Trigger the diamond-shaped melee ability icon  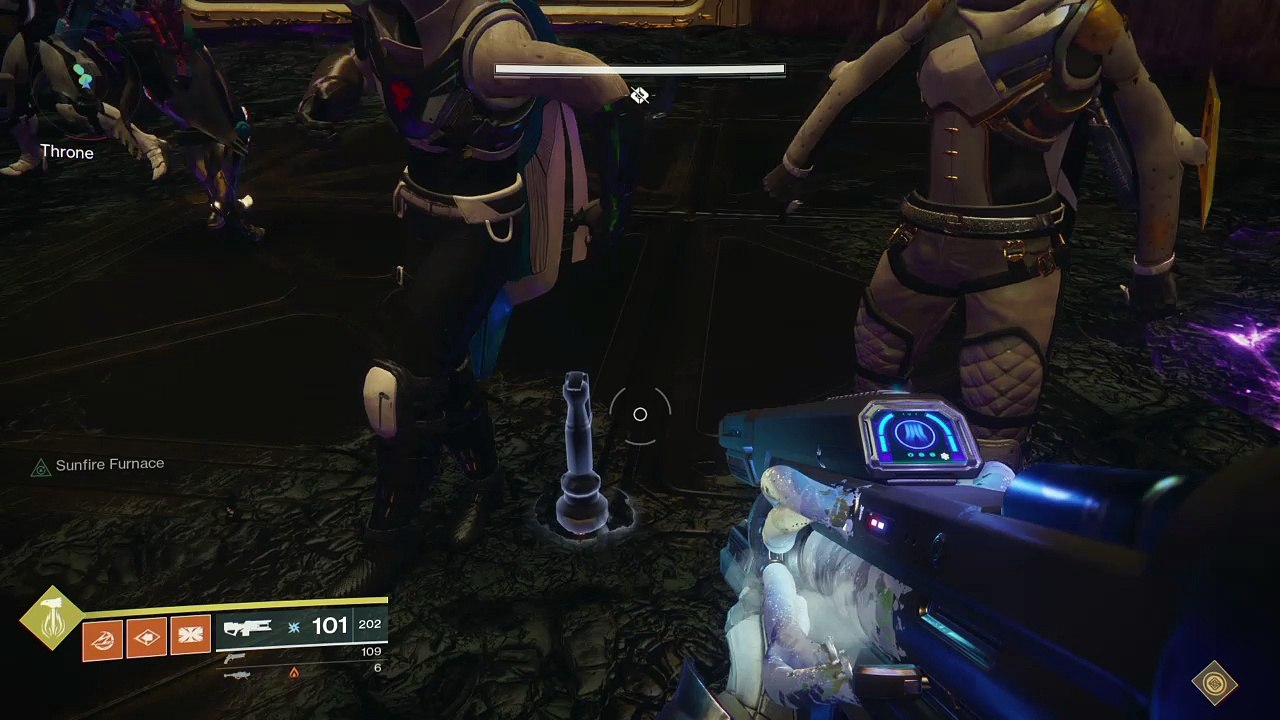tap(147, 638)
